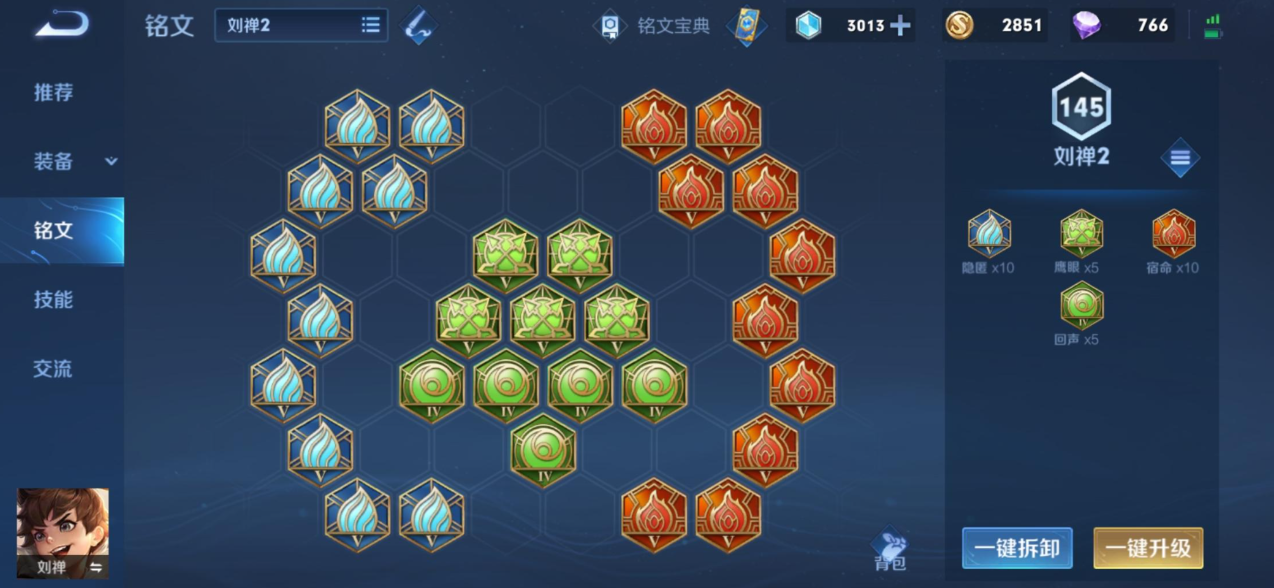Click the rename pencil icon
Viewport: 1274px width, 588px height.
coord(420,26)
